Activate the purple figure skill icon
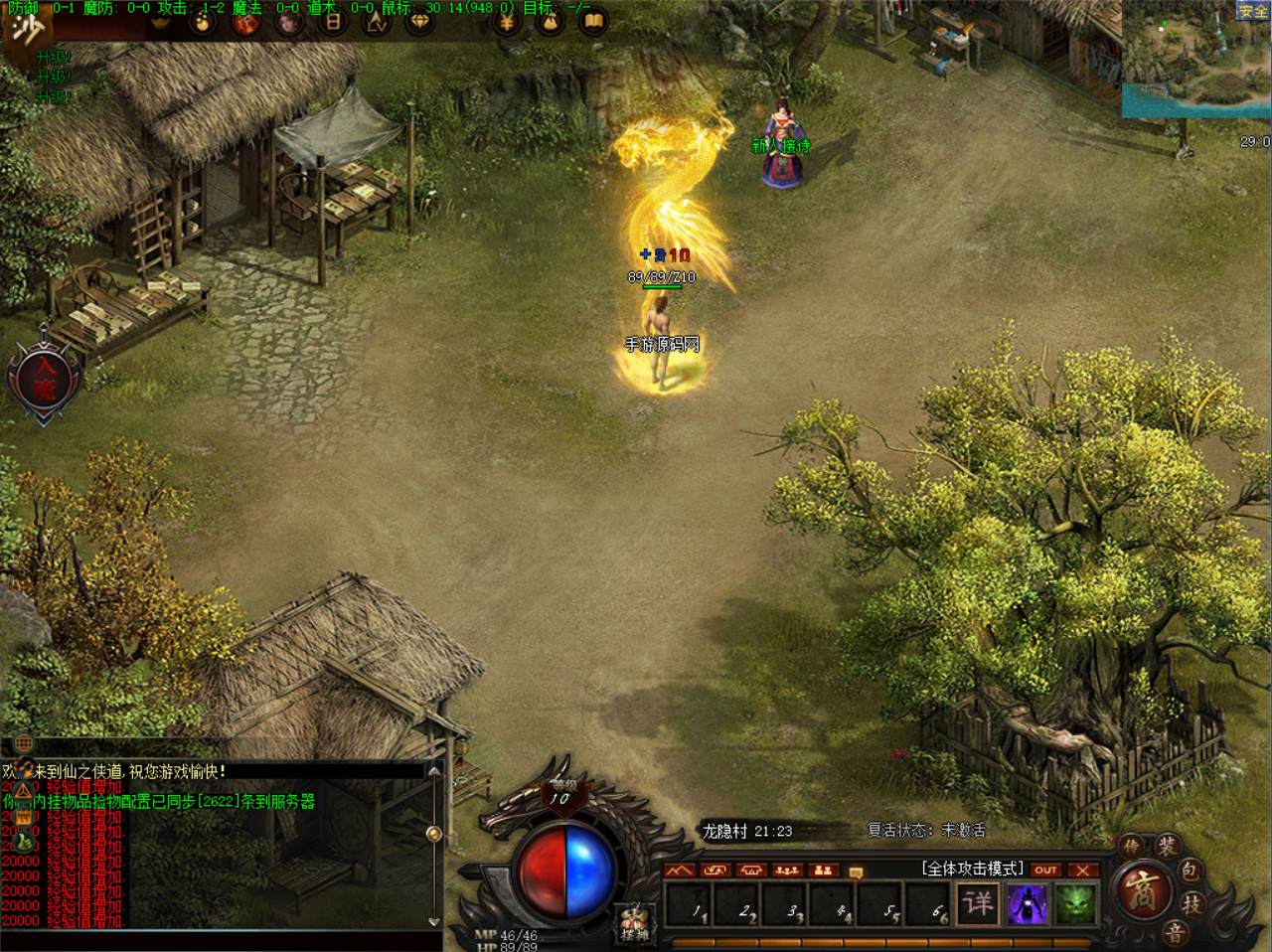This screenshot has width=1272, height=952. 1026,904
